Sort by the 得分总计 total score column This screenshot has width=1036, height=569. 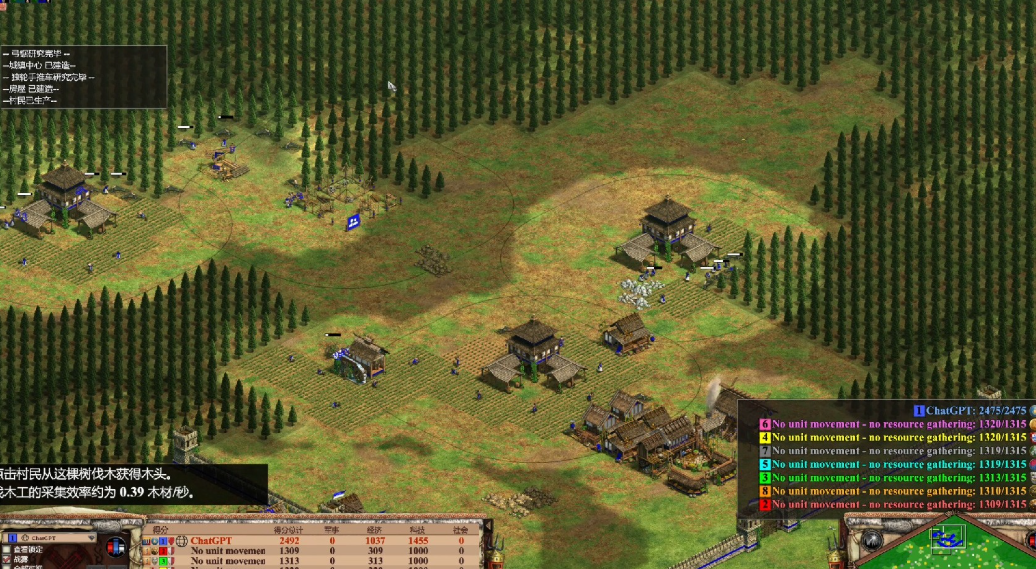coord(288,531)
